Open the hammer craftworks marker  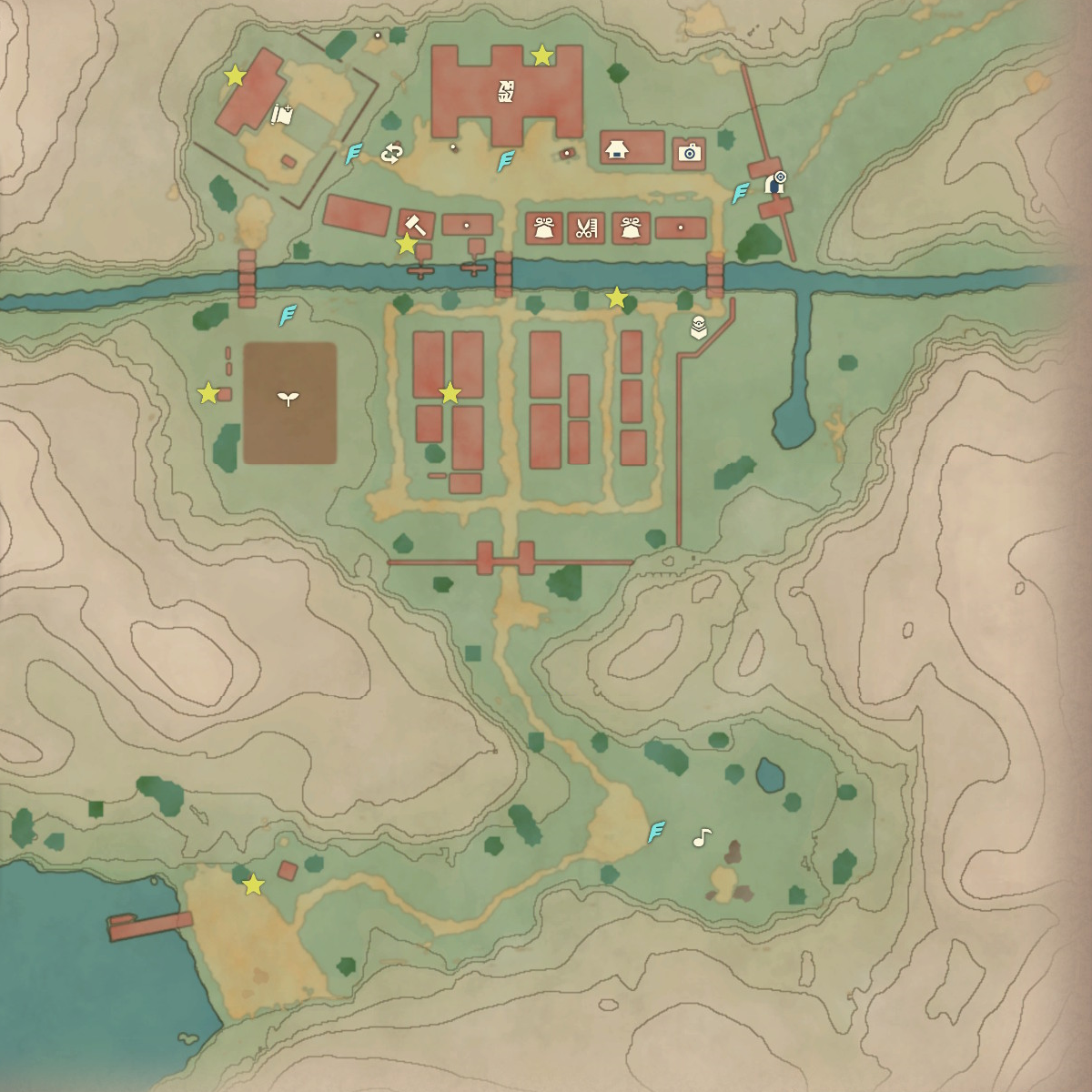[x=415, y=223]
